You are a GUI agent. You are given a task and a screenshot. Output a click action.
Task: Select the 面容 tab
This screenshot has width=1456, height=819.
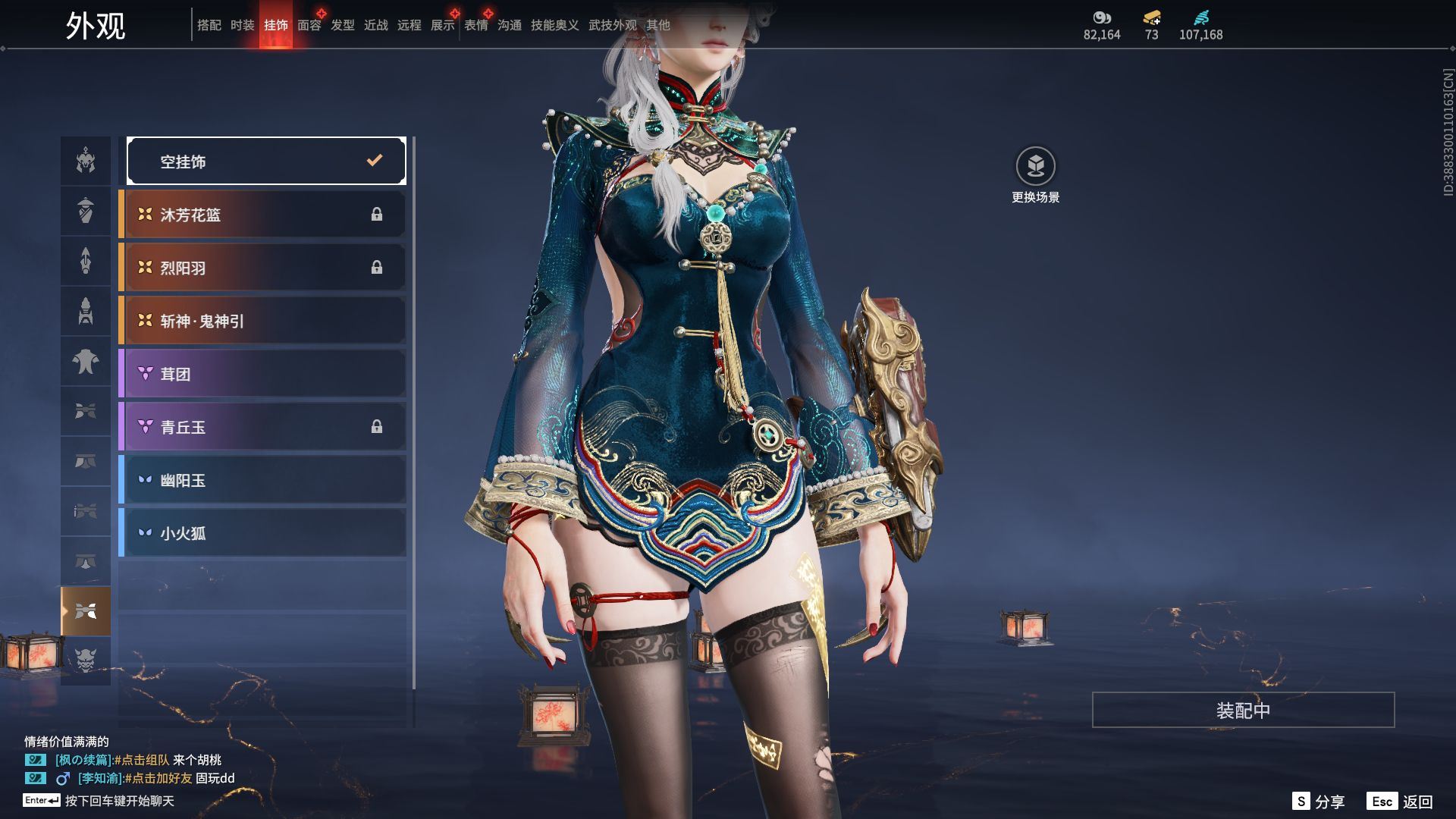click(309, 25)
